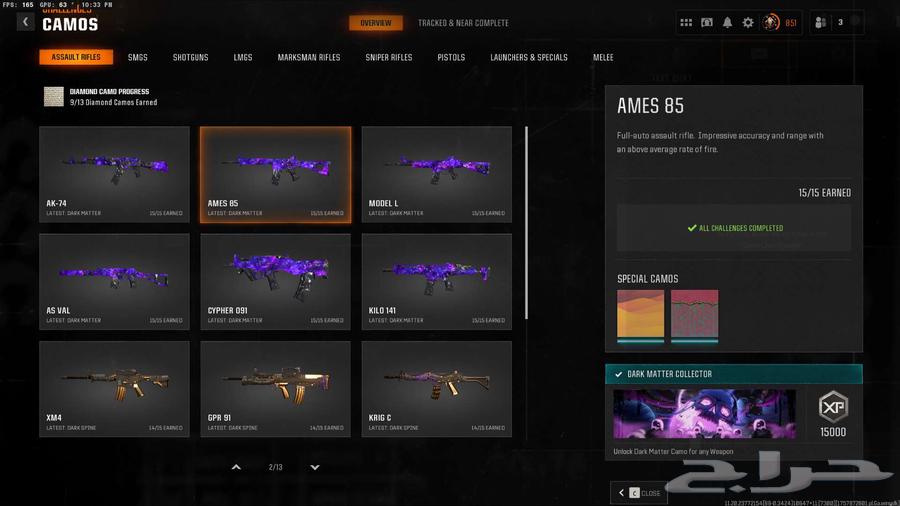Pick the Cypher 091 weapon tile
Screen dimensions: 900x506
click(275, 281)
